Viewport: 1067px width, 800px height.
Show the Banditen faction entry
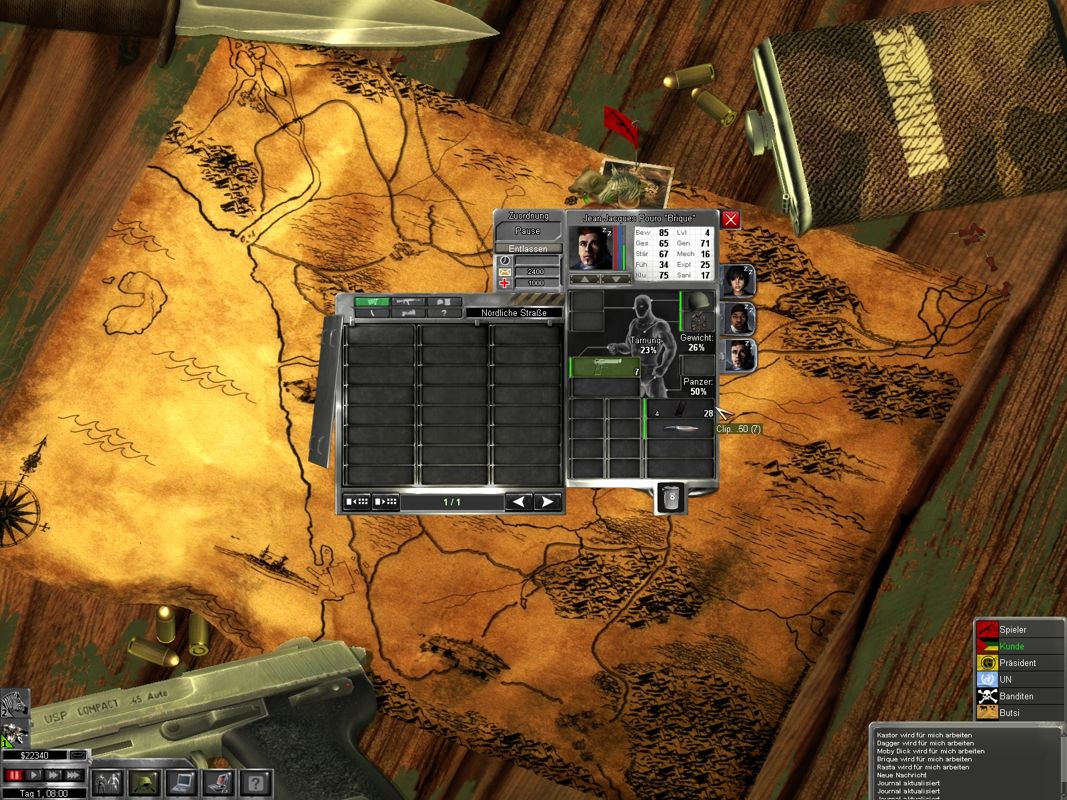1016,696
